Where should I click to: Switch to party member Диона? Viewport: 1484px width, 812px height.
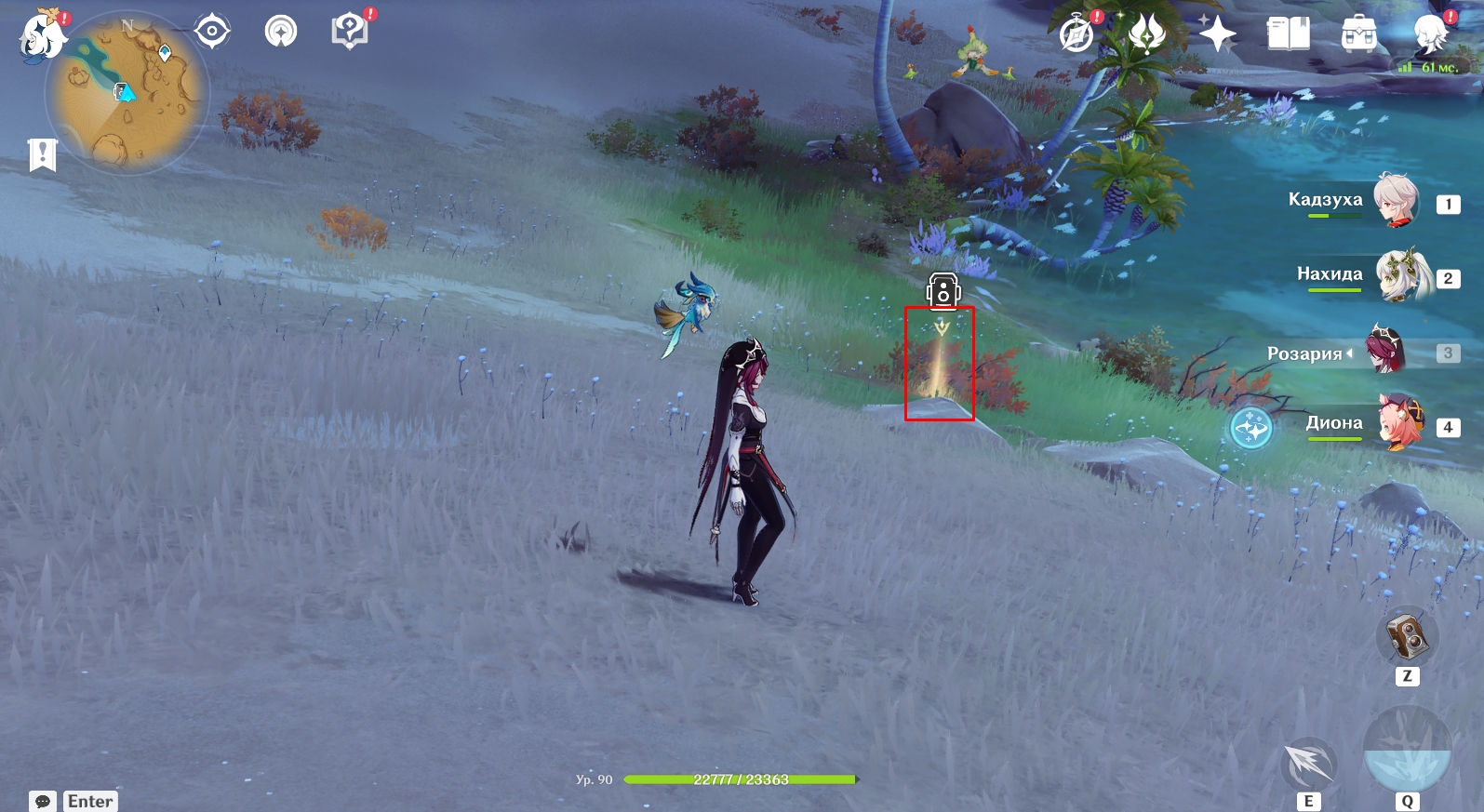point(1401,423)
